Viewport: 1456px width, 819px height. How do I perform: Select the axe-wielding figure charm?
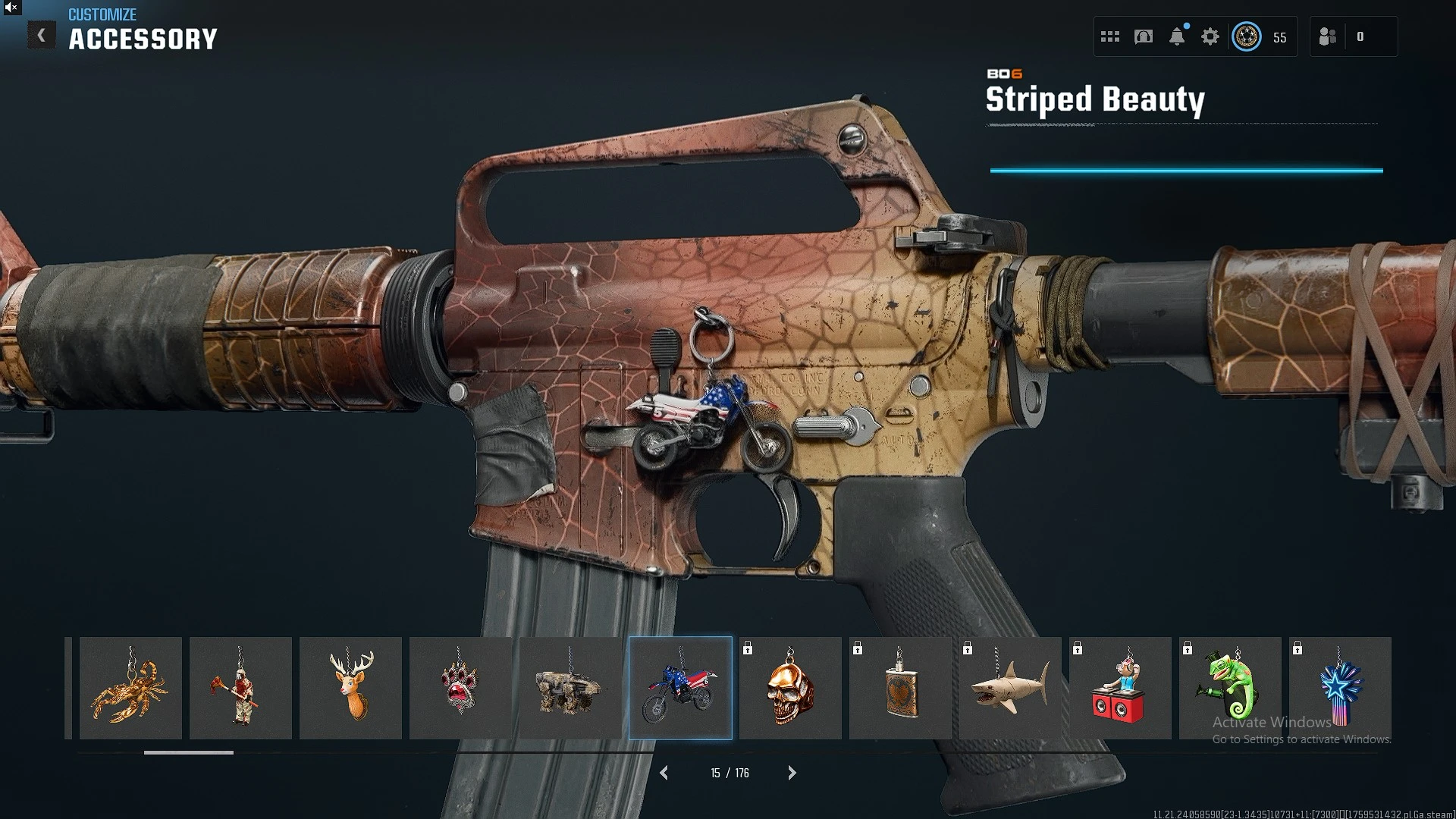point(240,688)
